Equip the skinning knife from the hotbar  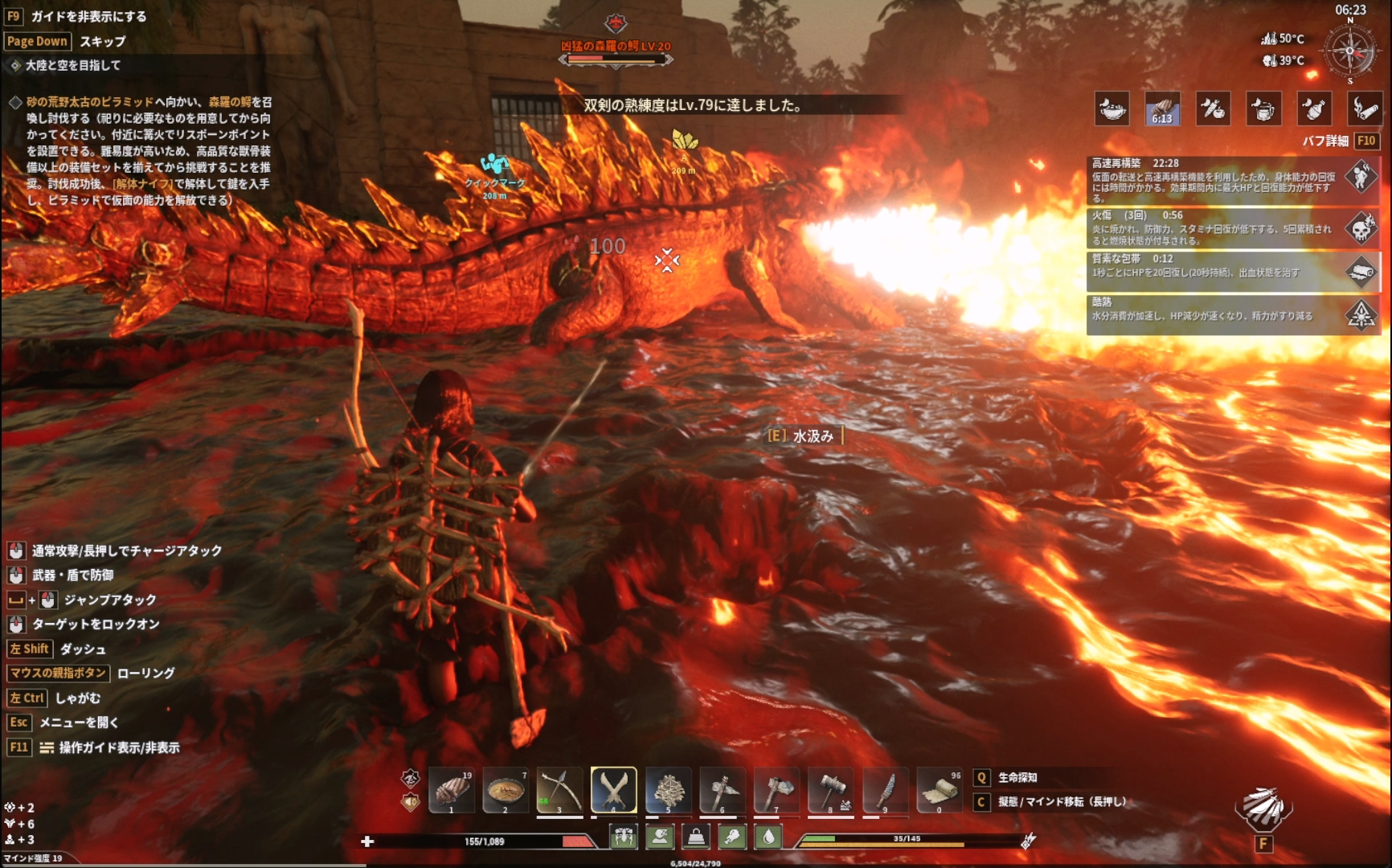pyautogui.click(x=885, y=791)
